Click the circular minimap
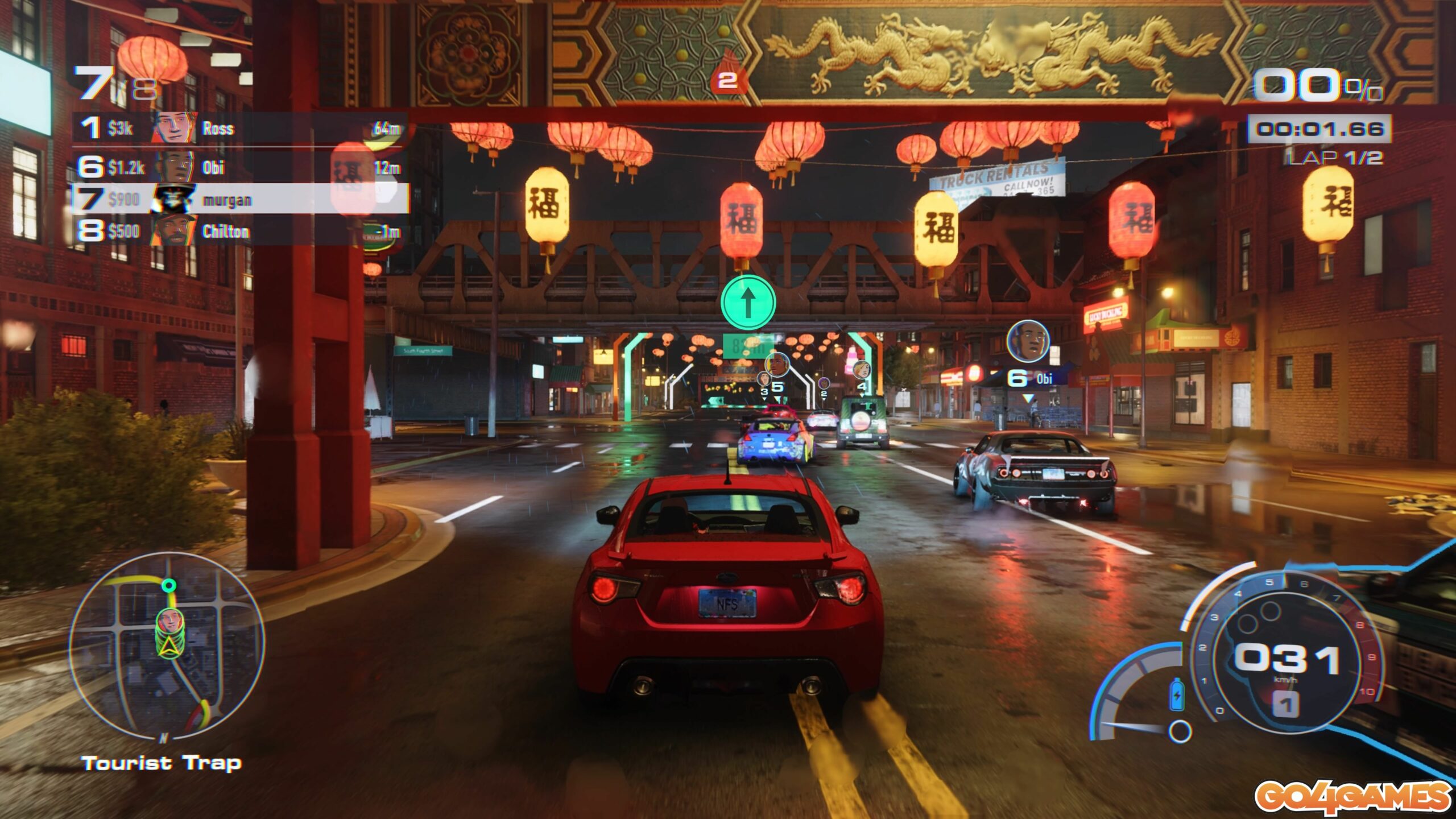The image size is (1456, 819). tap(166, 647)
